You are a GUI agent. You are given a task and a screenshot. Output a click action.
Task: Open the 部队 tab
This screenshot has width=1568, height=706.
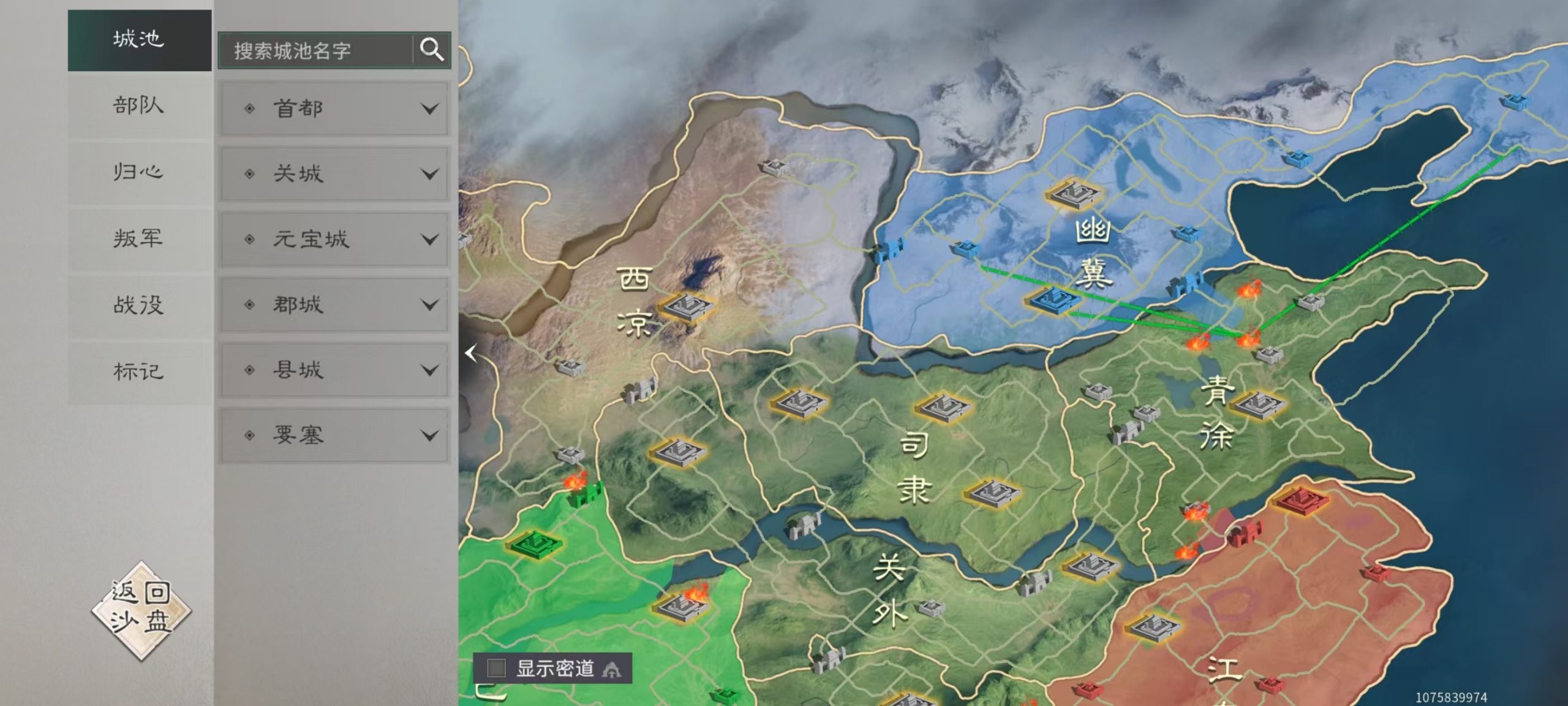139,106
